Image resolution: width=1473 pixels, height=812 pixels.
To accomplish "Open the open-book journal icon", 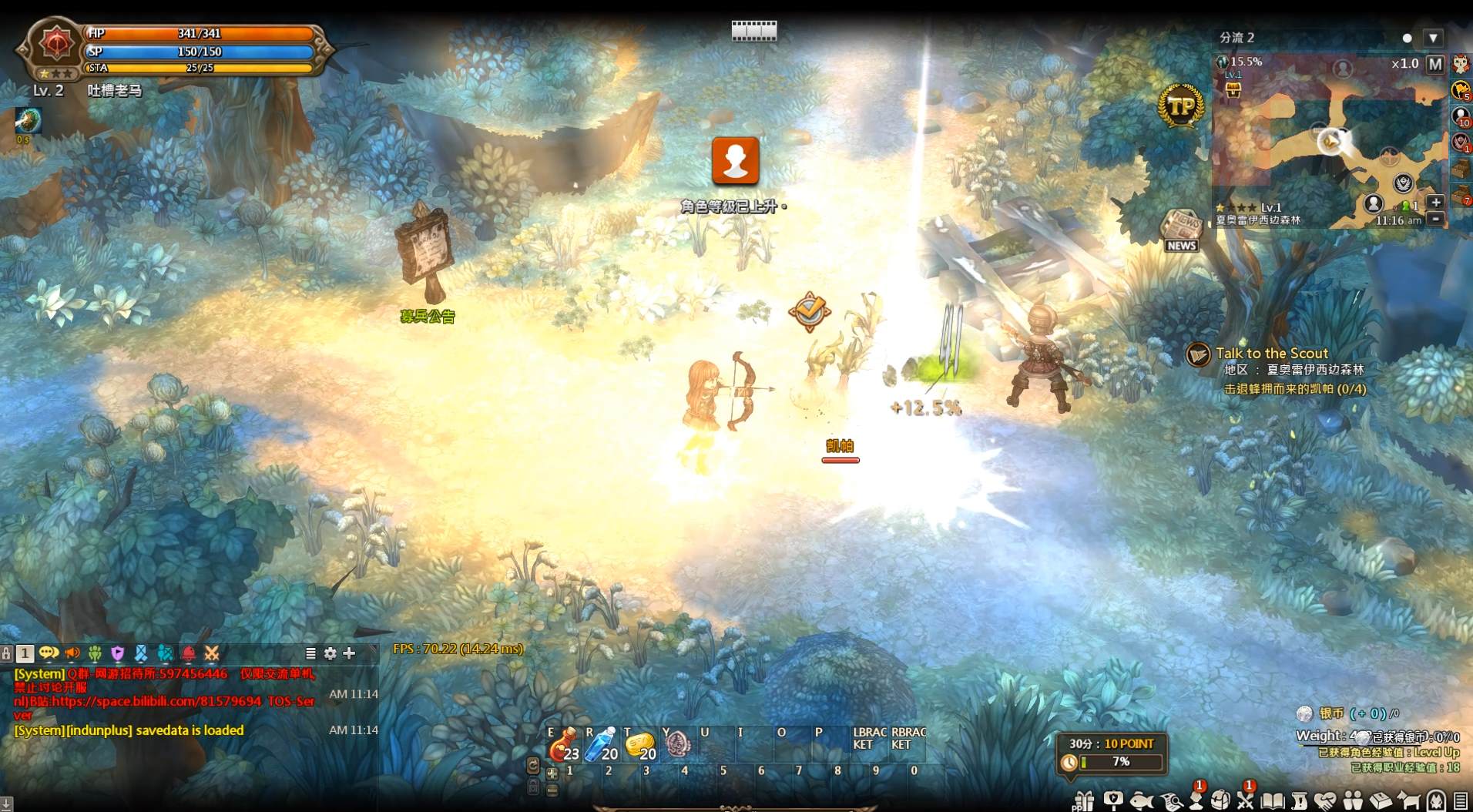I will coord(1272,801).
